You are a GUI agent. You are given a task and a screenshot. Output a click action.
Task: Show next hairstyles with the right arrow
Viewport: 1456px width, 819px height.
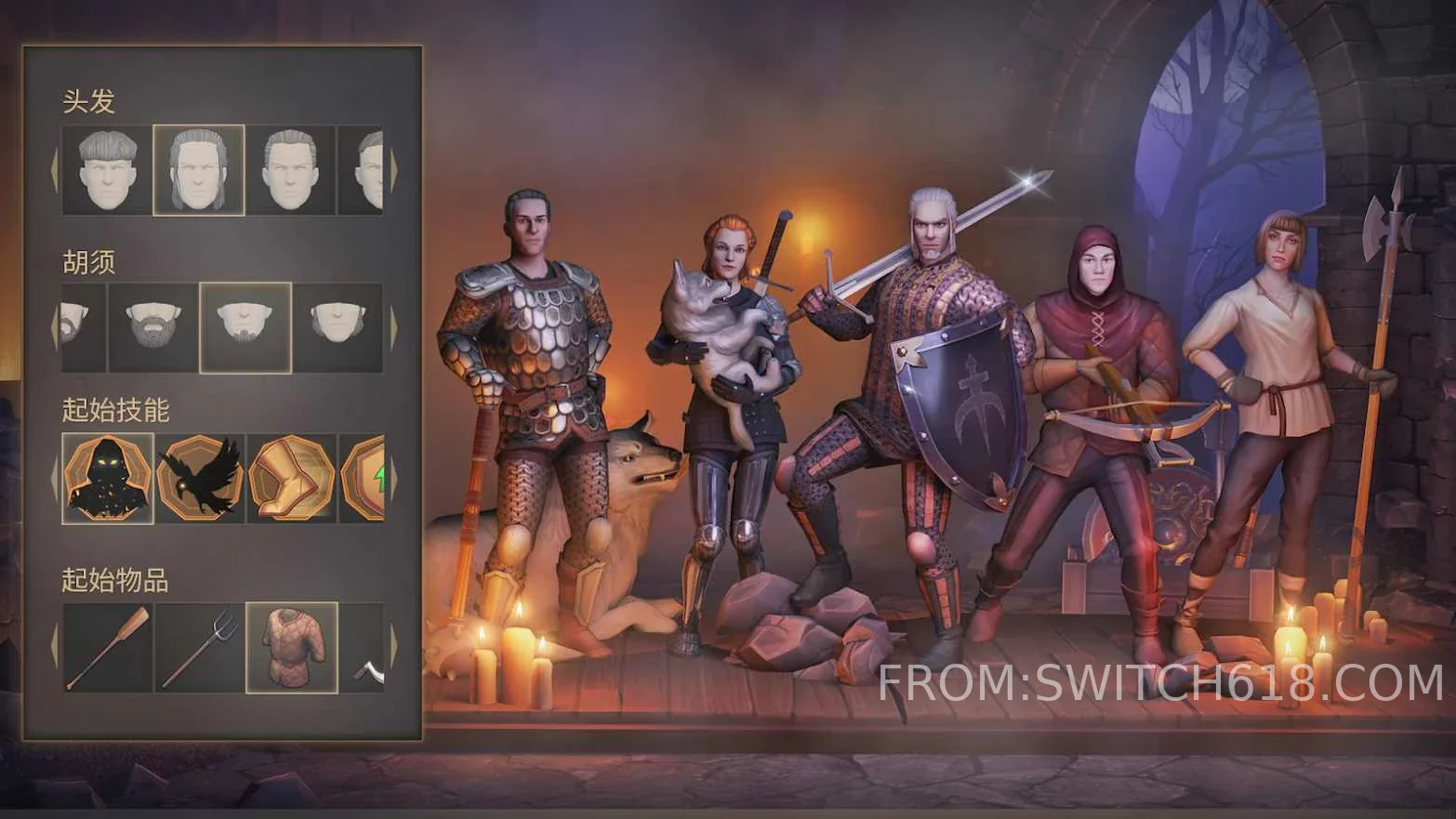(x=393, y=170)
